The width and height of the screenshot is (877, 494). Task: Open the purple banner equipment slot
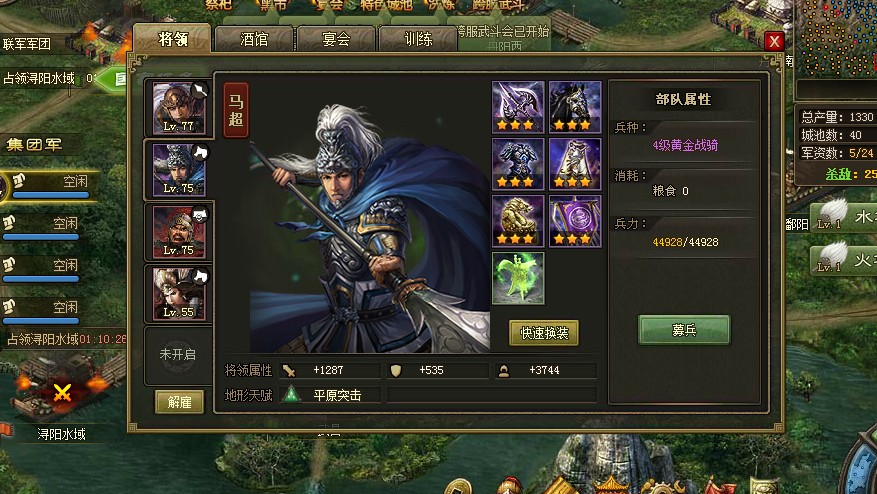(575, 221)
